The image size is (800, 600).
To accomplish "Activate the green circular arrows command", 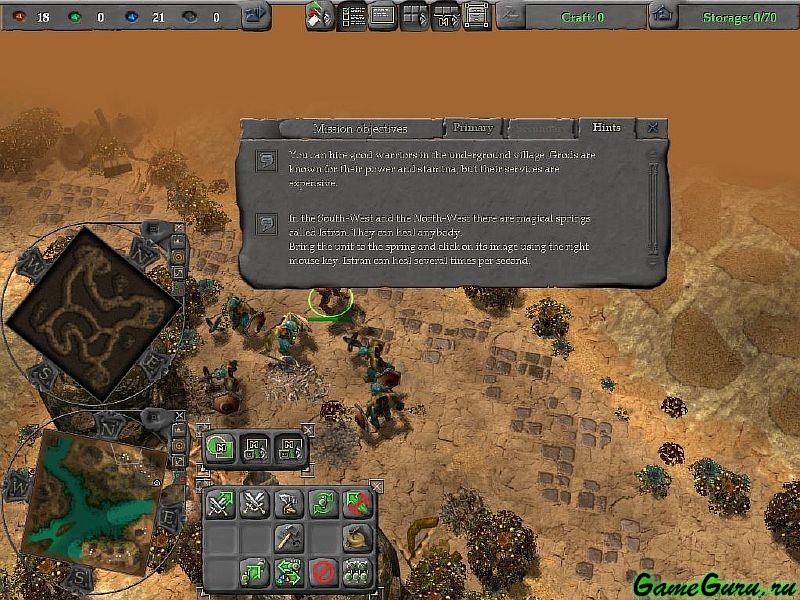I will pos(322,504).
